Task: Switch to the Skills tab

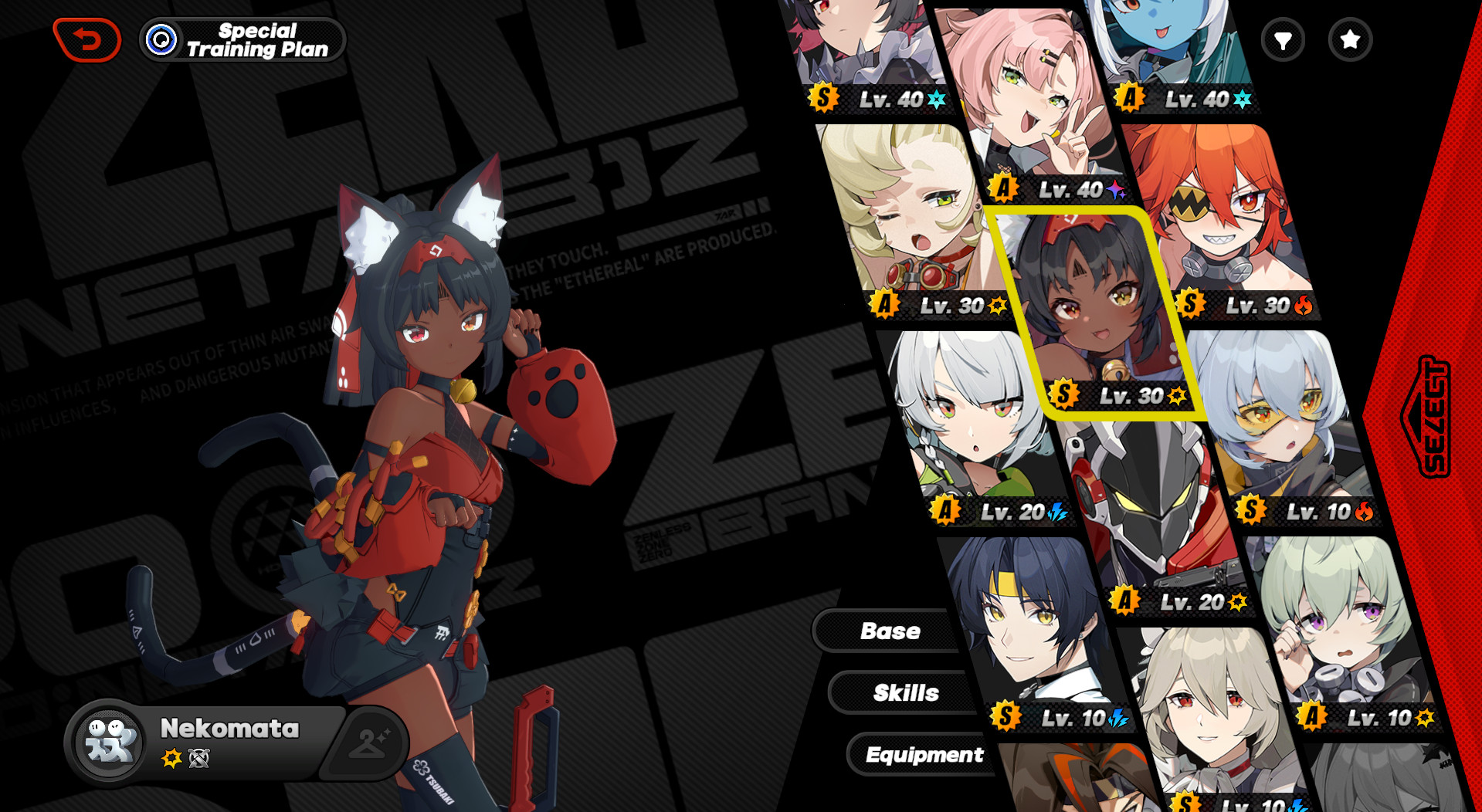Action: click(906, 692)
